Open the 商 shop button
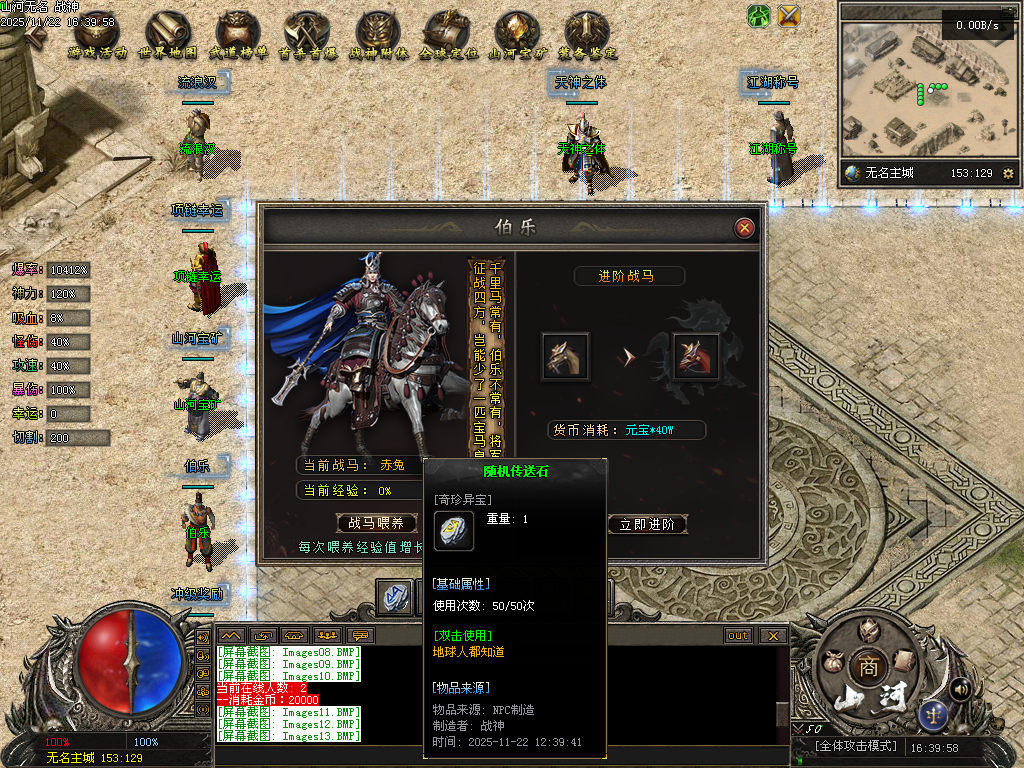 [866, 667]
